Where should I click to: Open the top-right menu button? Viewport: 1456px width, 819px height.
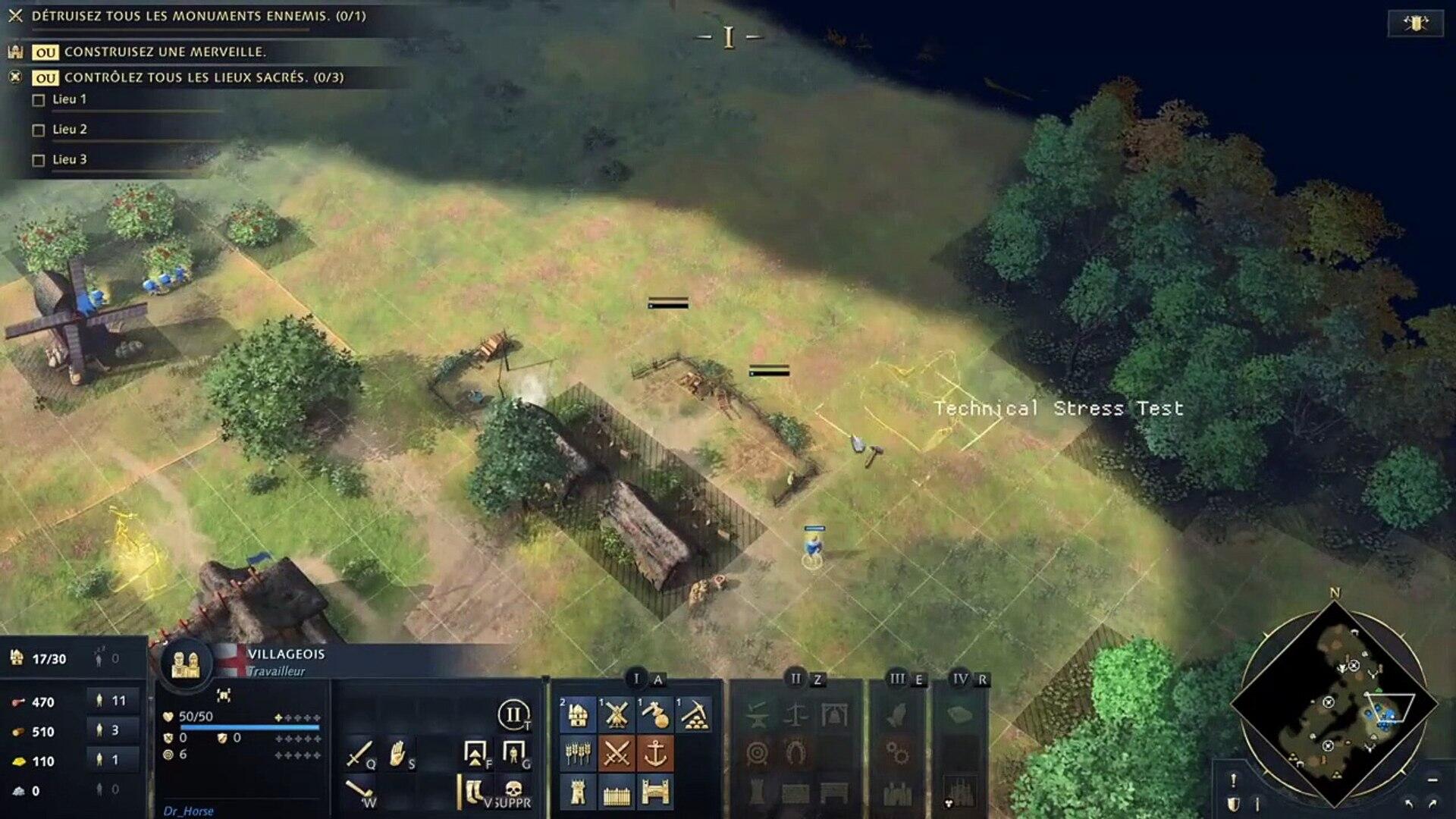pyautogui.click(x=1415, y=24)
